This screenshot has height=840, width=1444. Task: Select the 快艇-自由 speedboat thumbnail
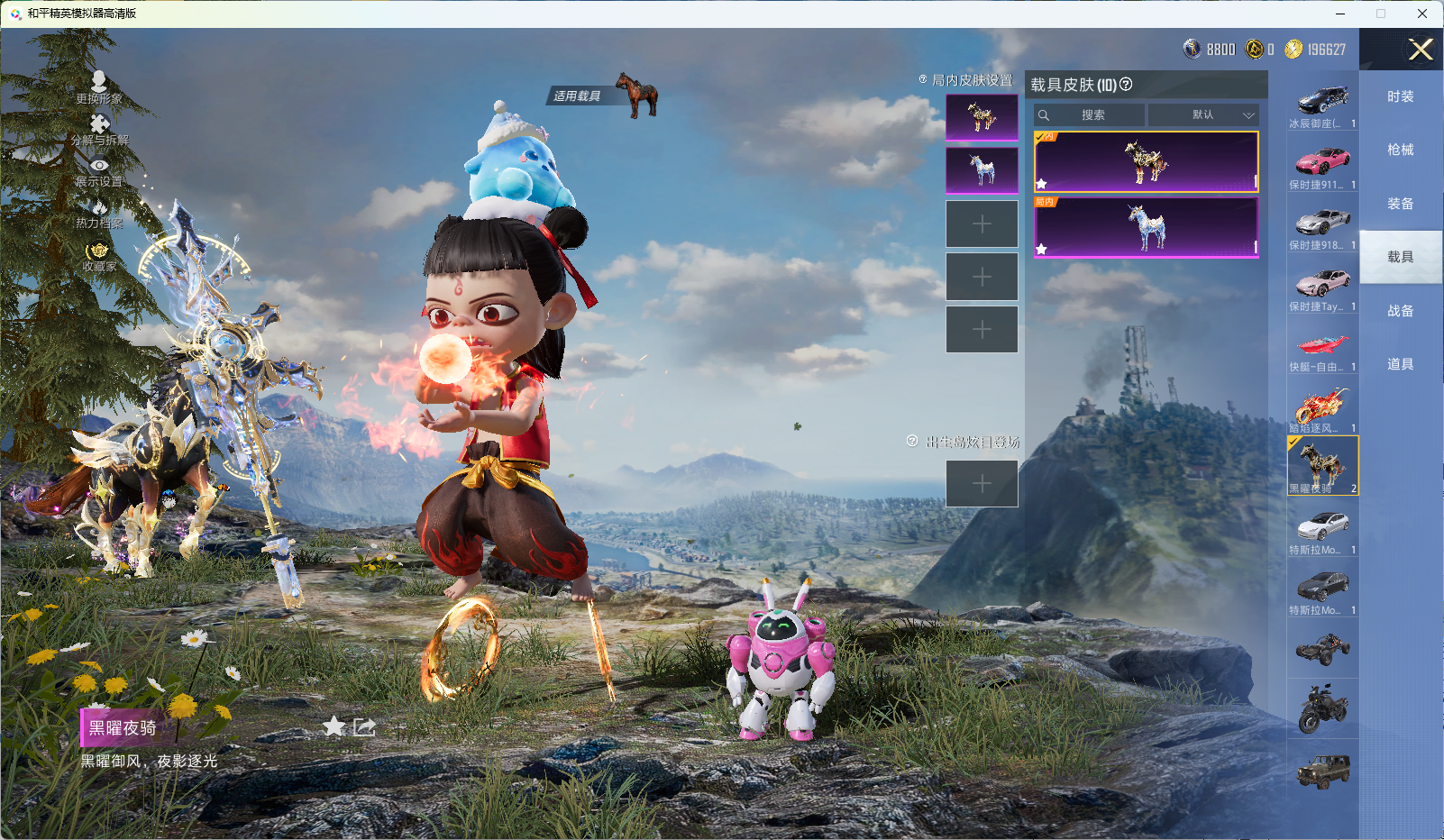(1322, 348)
